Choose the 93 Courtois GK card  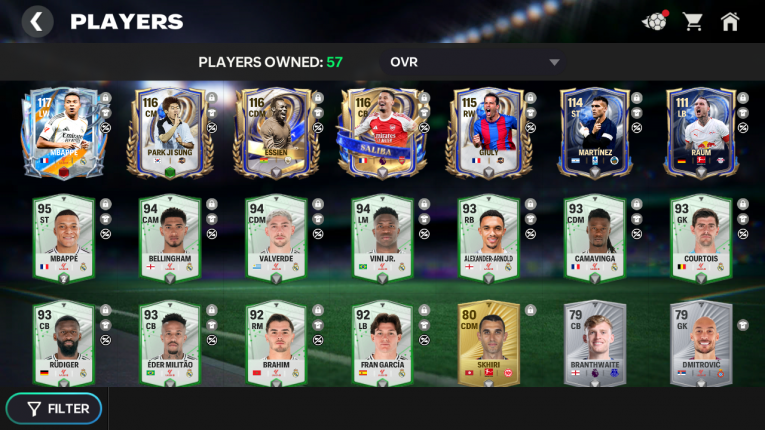click(694, 238)
